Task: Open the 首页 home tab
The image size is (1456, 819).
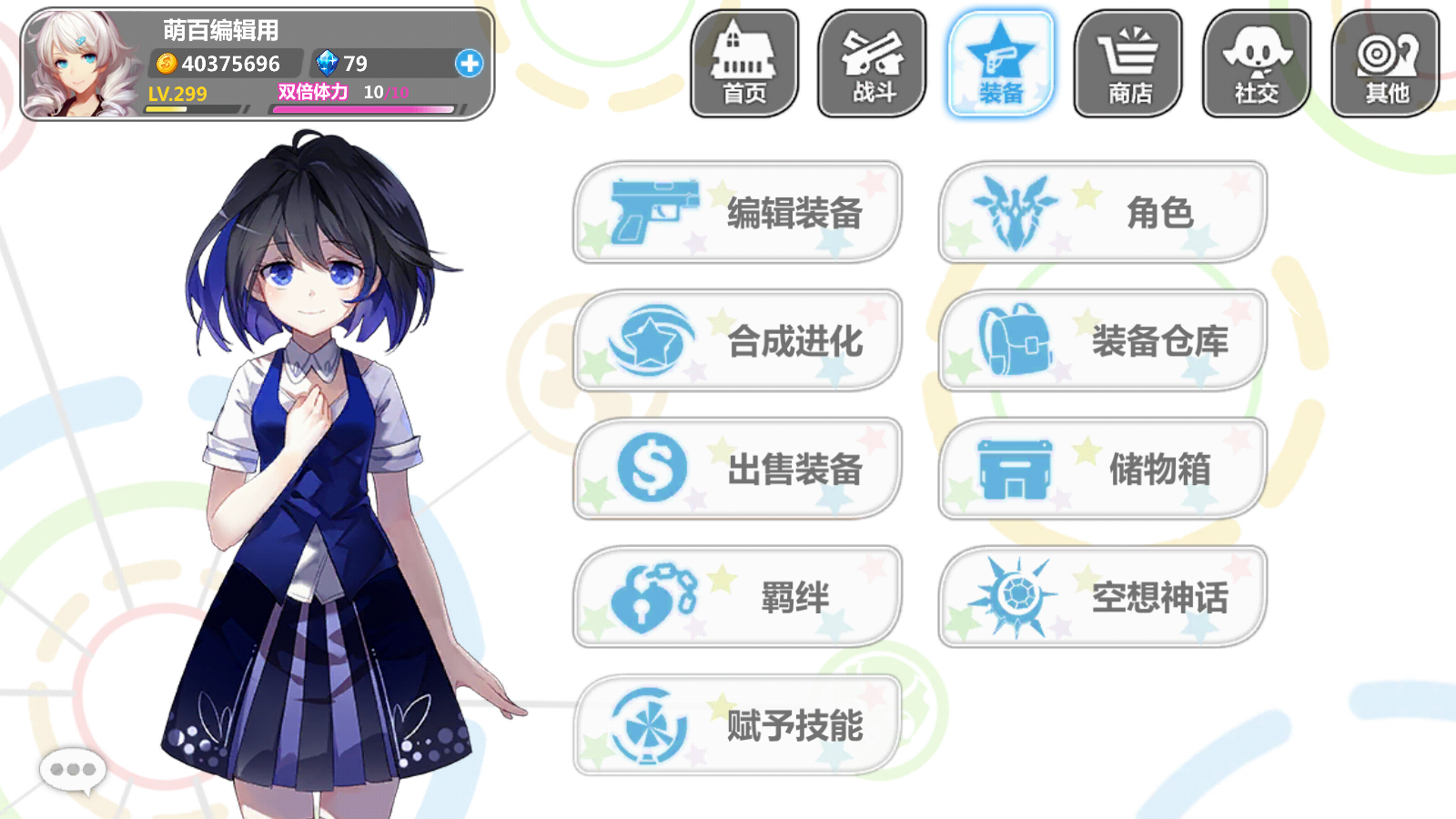Action: point(744,64)
